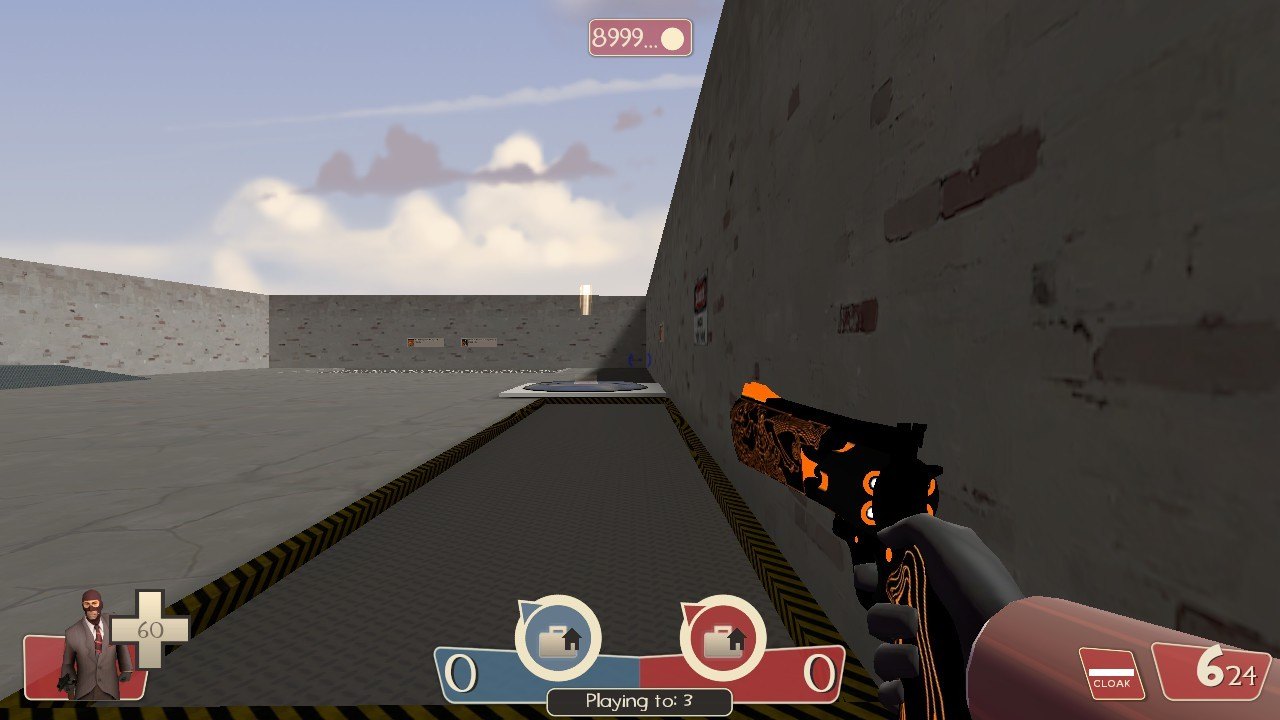Click the BLU intelligence briefcase icon
Viewport: 1280px width, 720px height.
click(x=558, y=640)
